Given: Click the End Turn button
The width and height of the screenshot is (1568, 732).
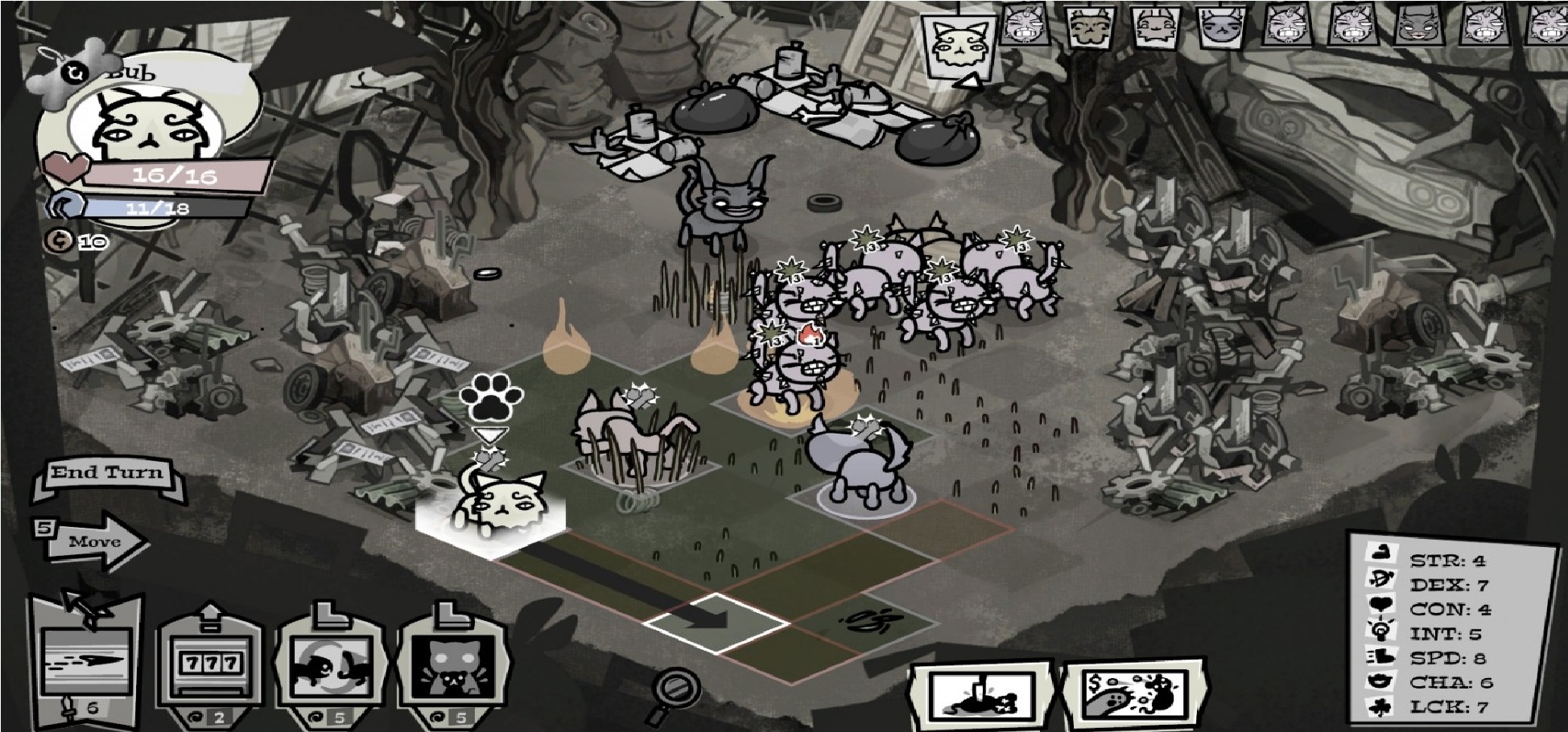Looking at the screenshot, I should [107, 474].
